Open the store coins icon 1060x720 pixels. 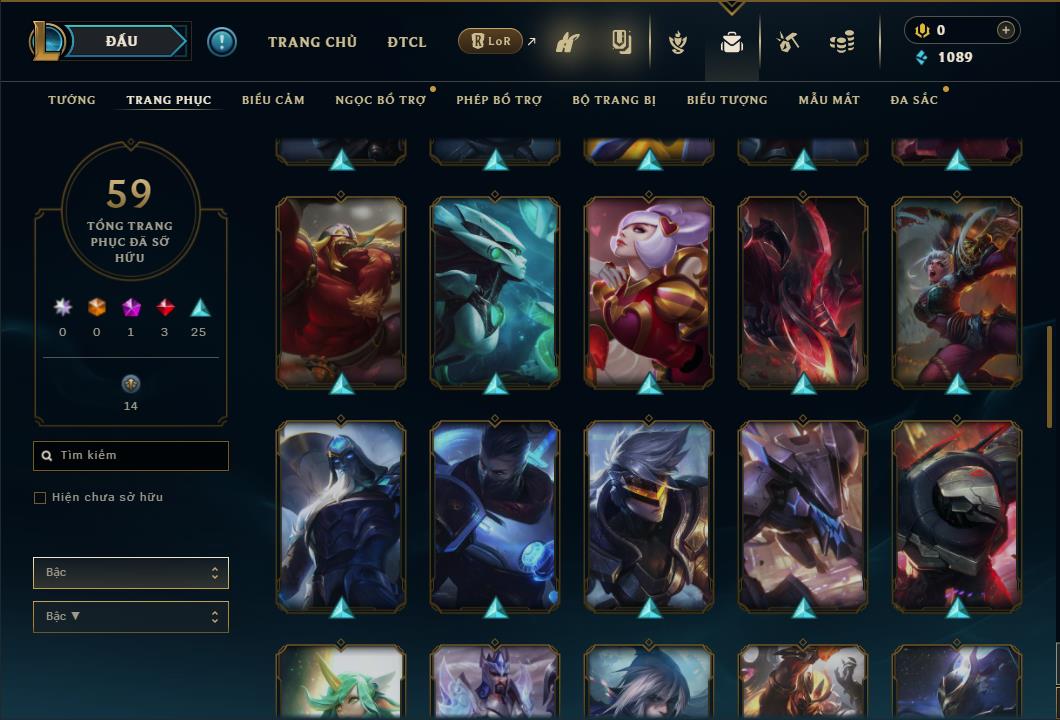coord(842,42)
